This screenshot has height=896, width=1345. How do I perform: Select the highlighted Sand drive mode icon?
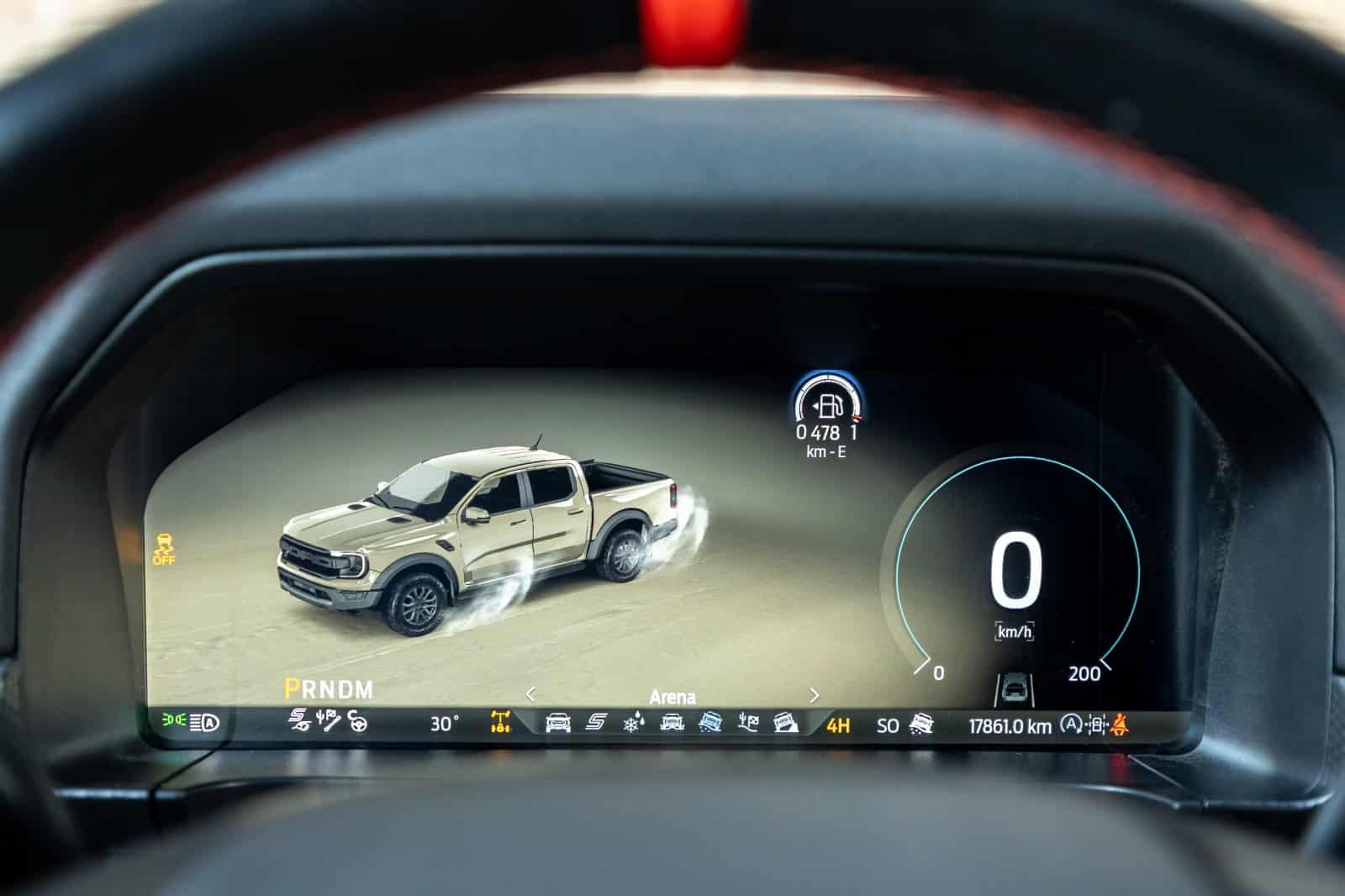pos(710,723)
